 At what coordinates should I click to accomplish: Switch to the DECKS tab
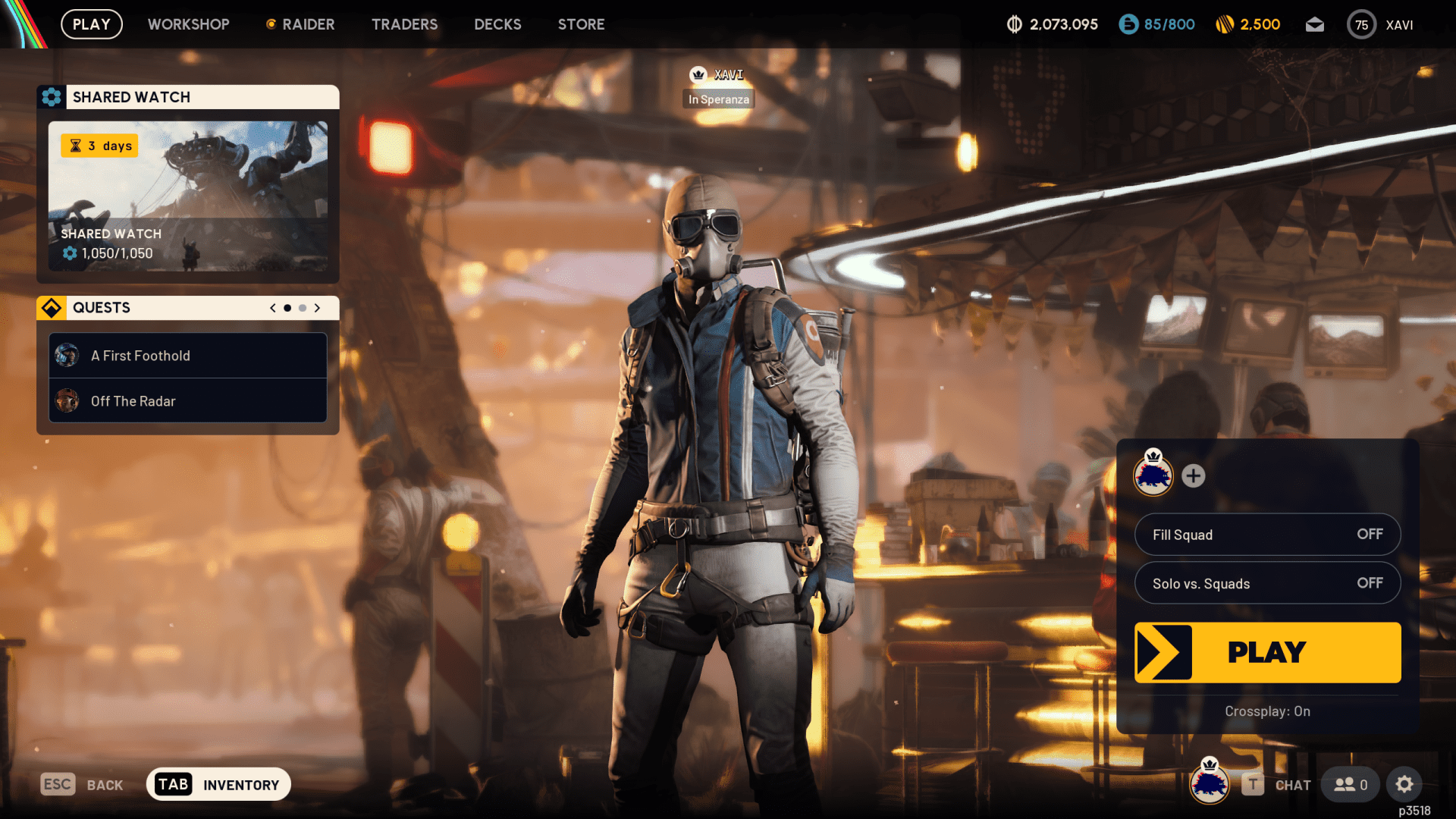pyautogui.click(x=497, y=24)
